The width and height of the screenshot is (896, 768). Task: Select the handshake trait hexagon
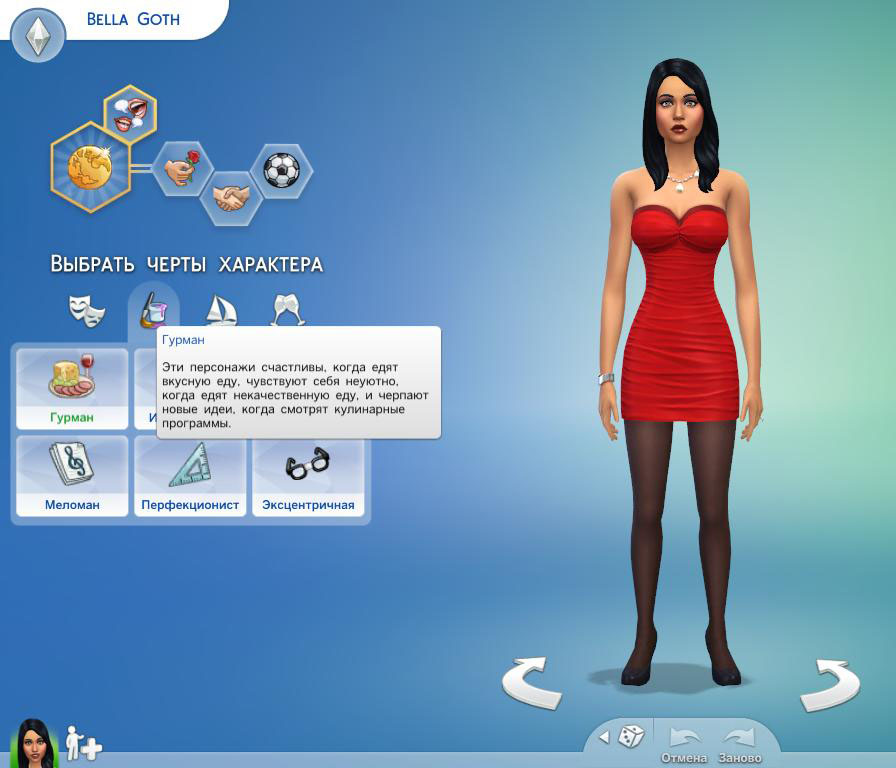point(231,196)
